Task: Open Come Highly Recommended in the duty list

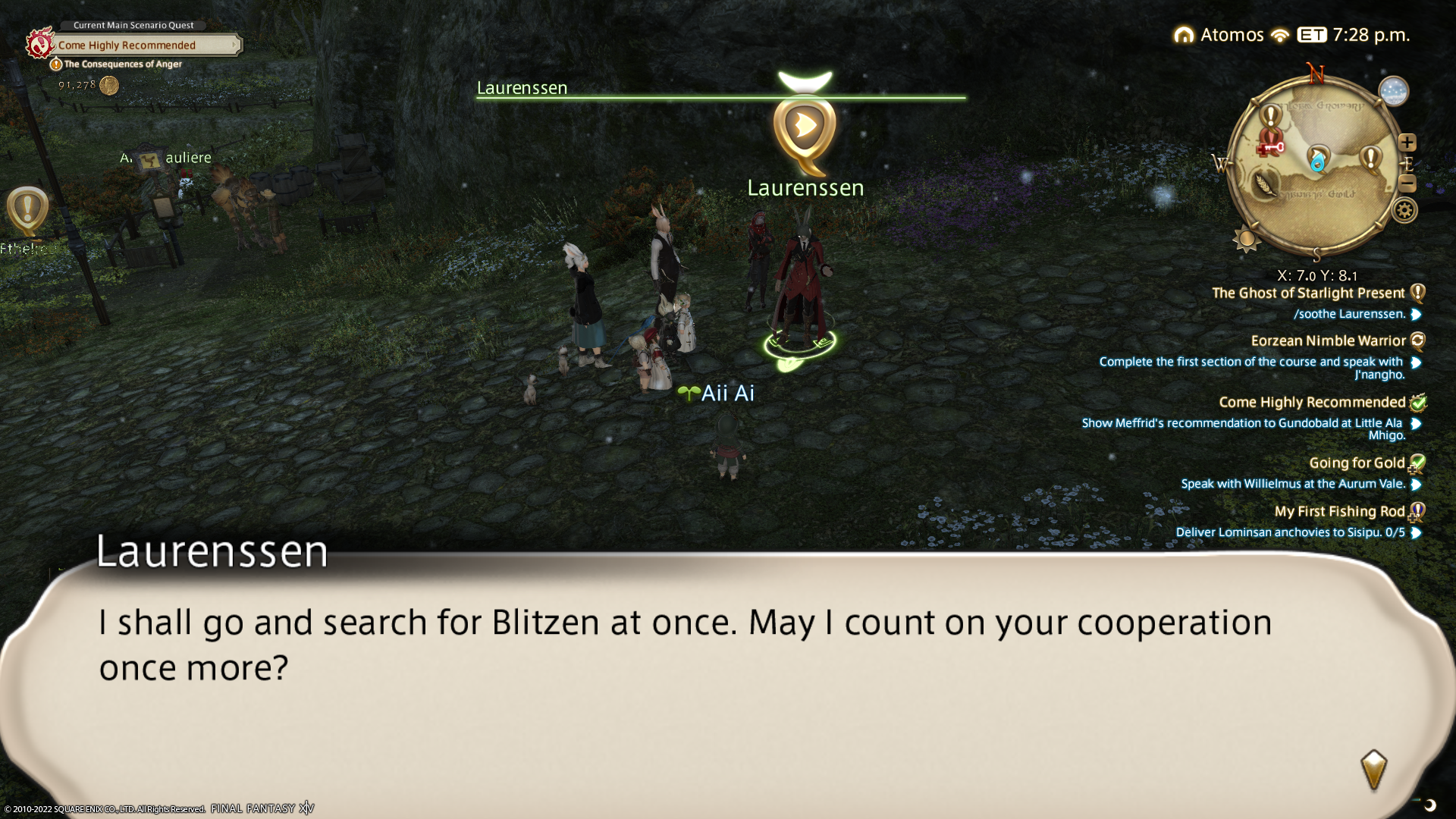Action: pyautogui.click(x=1312, y=403)
